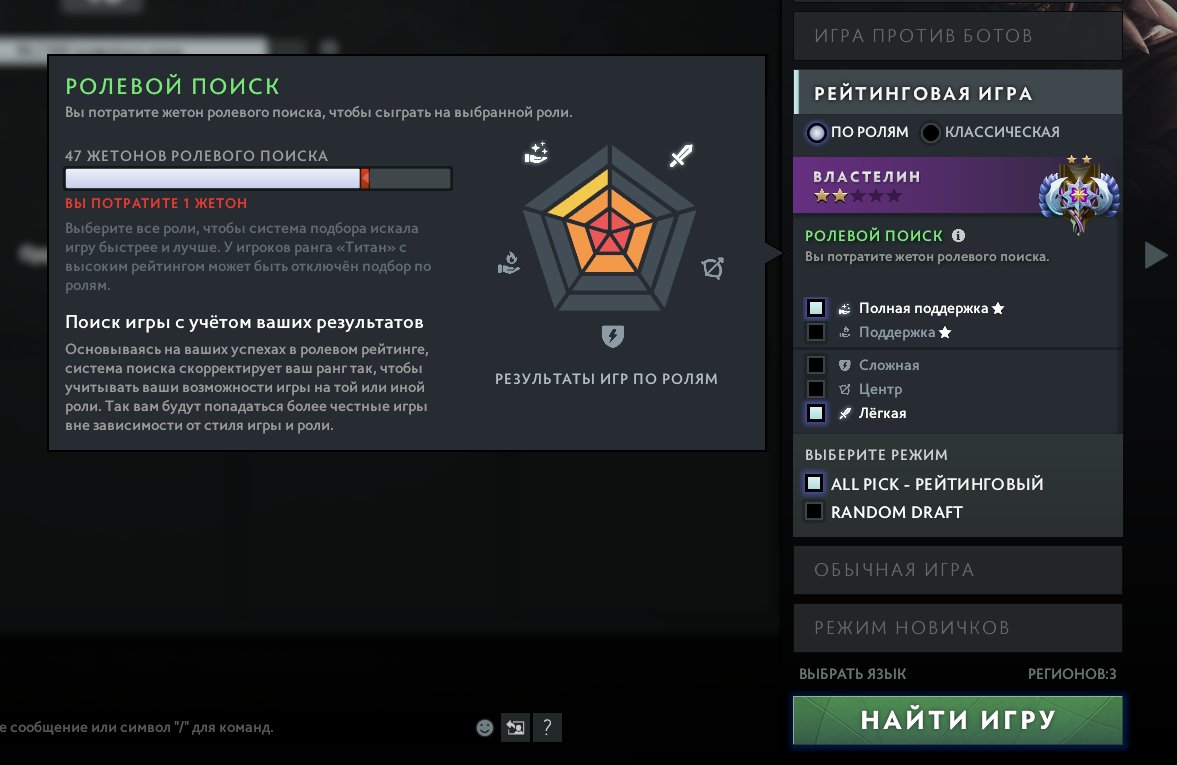This screenshot has height=765, width=1177.
Task: Expand the Режим новичков section
Action: (957, 628)
